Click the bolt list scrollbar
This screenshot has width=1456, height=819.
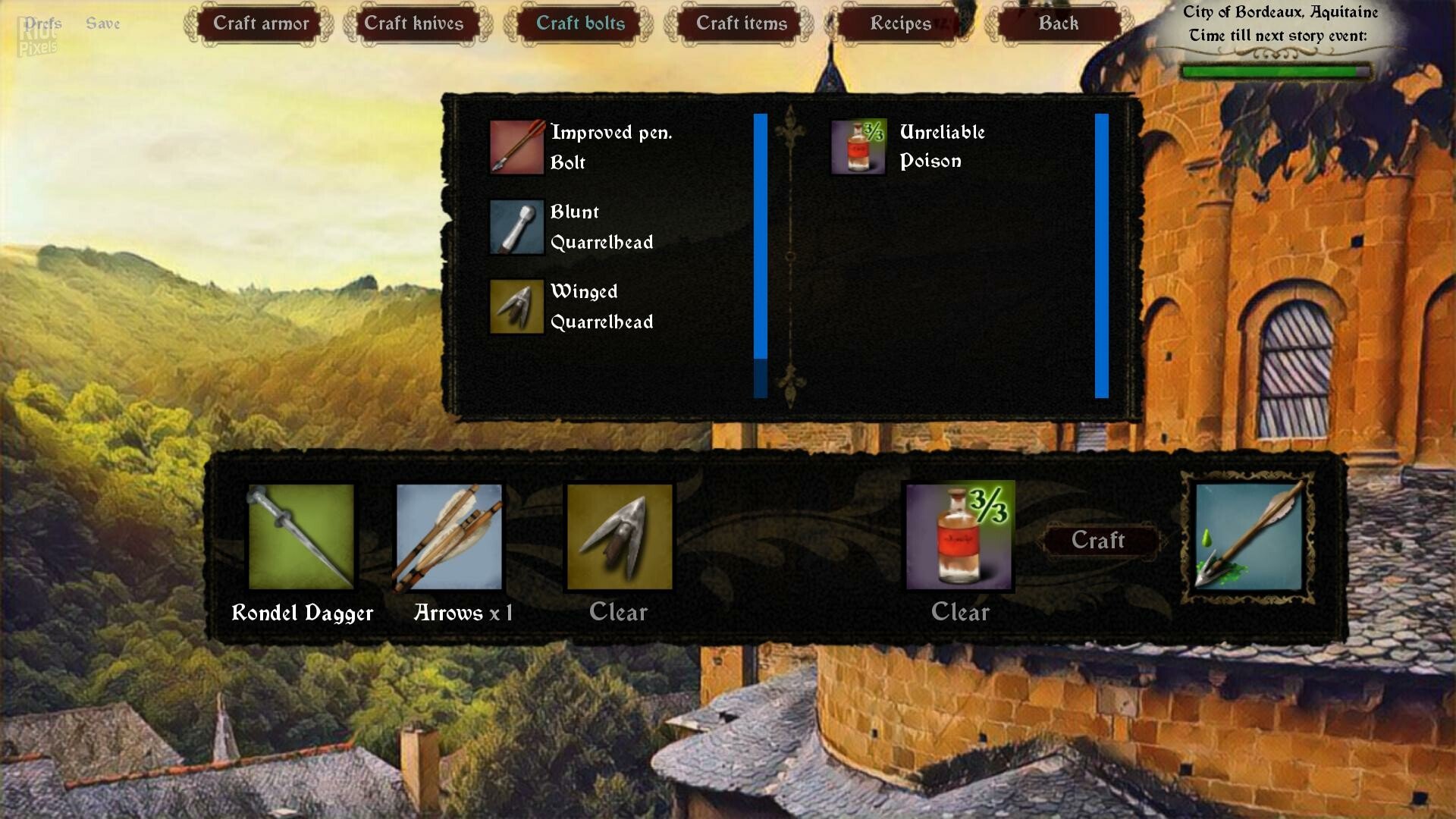pos(760,236)
